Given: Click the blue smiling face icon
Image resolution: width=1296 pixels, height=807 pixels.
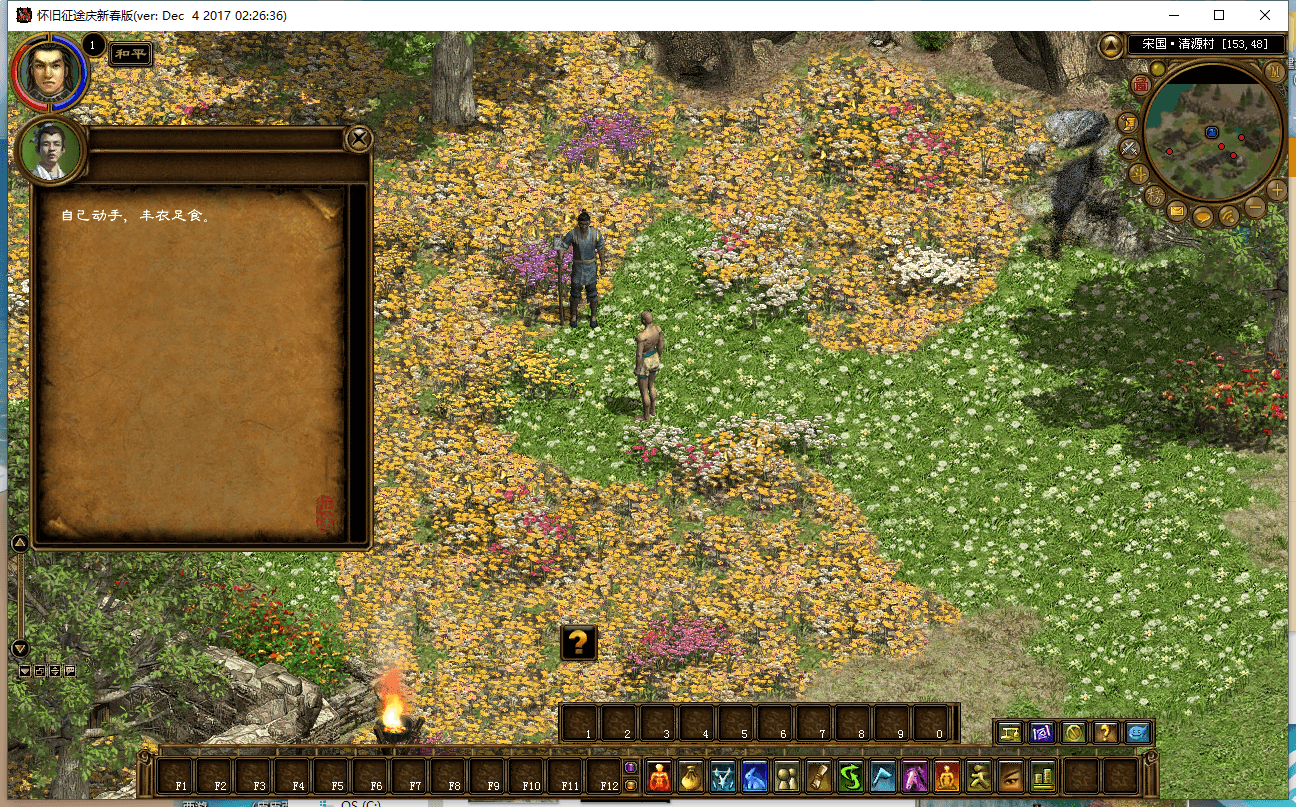Looking at the screenshot, I should pyautogui.click(x=1137, y=733).
